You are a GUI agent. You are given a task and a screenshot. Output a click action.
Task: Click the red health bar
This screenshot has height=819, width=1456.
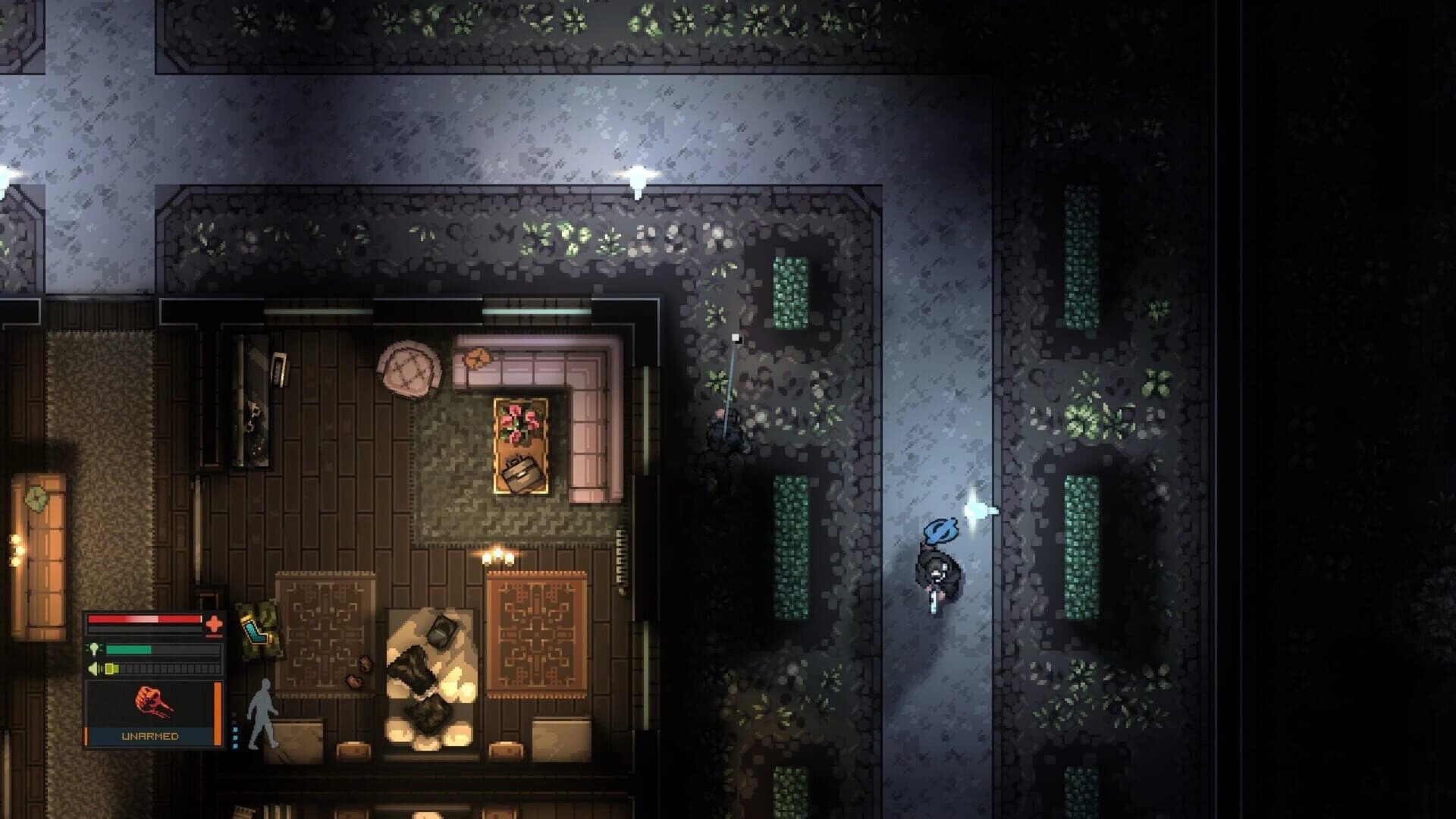(x=144, y=619)
